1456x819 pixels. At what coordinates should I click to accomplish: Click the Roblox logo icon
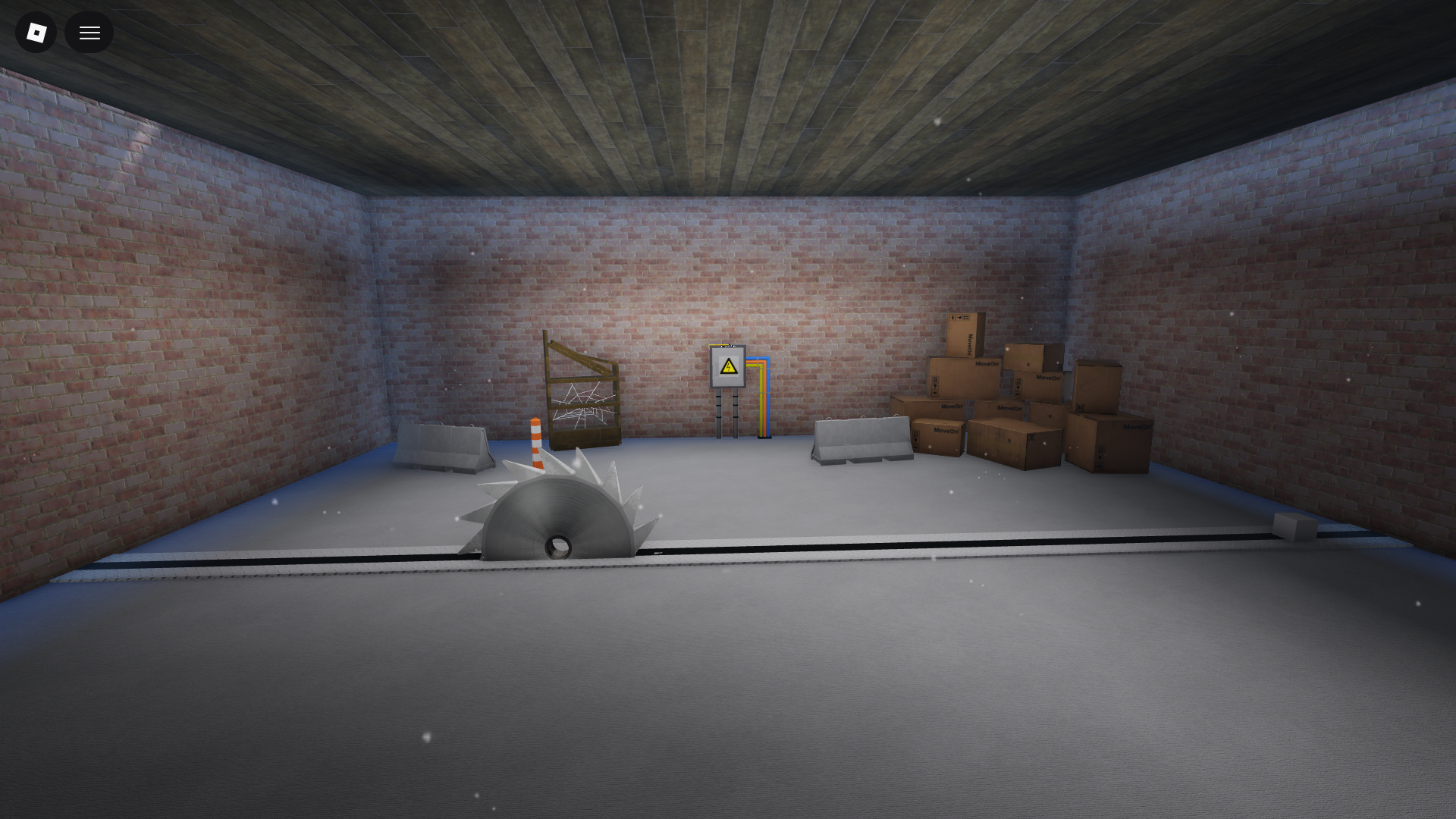[36, 32]
